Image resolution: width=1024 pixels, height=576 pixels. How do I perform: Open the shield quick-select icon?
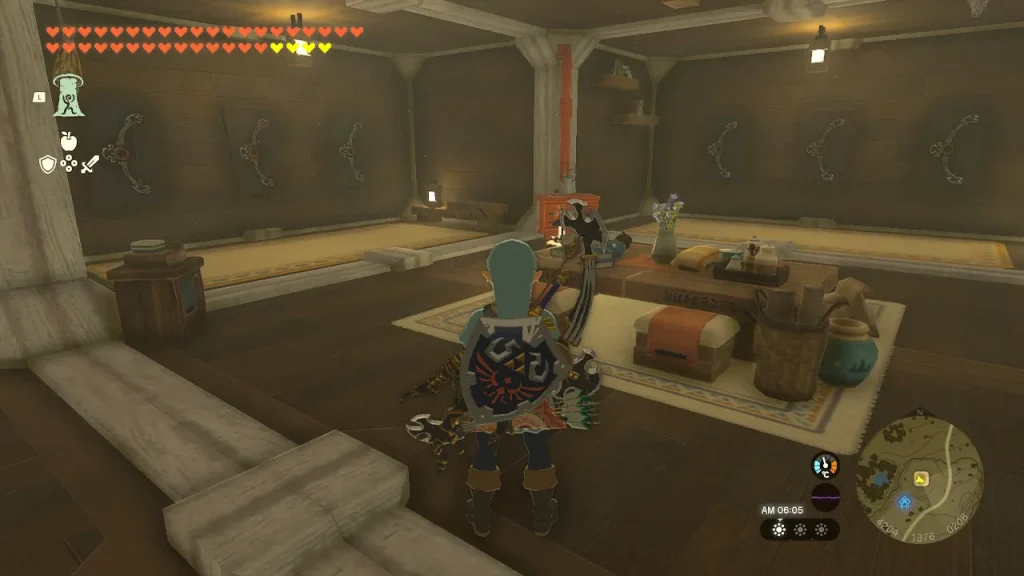click(x=47, y=165)
